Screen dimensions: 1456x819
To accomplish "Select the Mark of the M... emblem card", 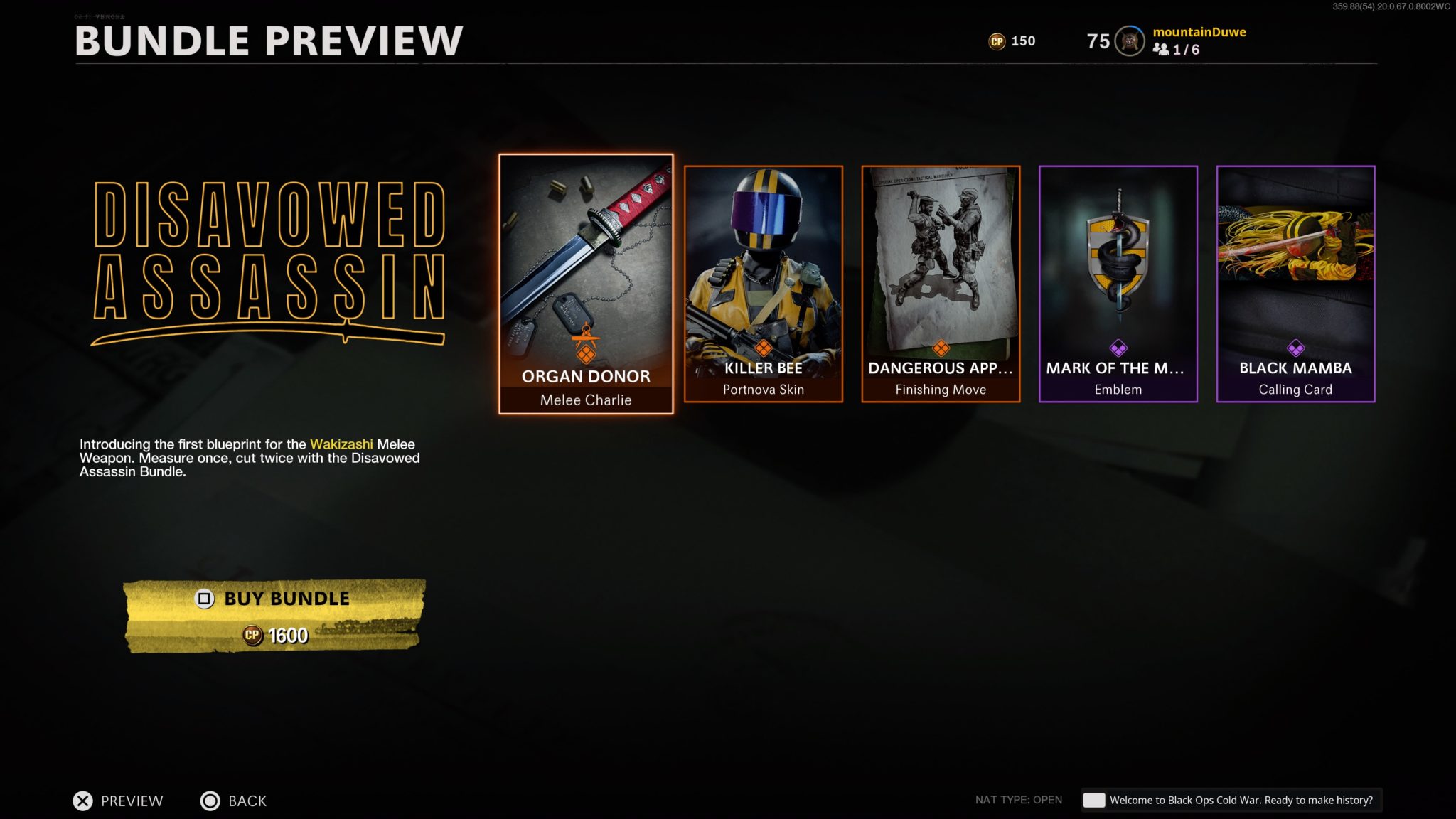I will 1118,284.
